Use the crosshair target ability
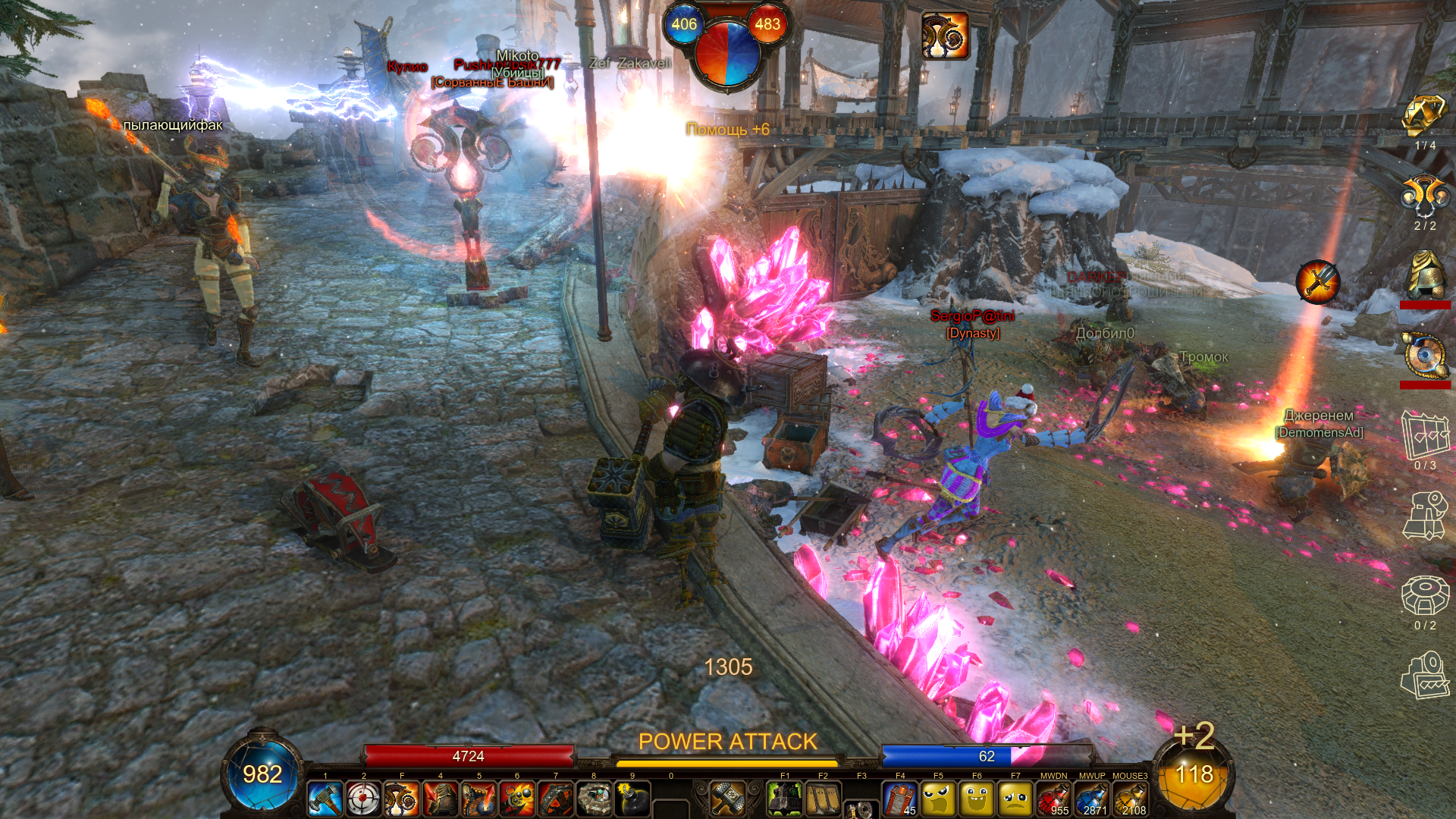The height and width of the screenshot is (819, 1456). pos(363,799)
